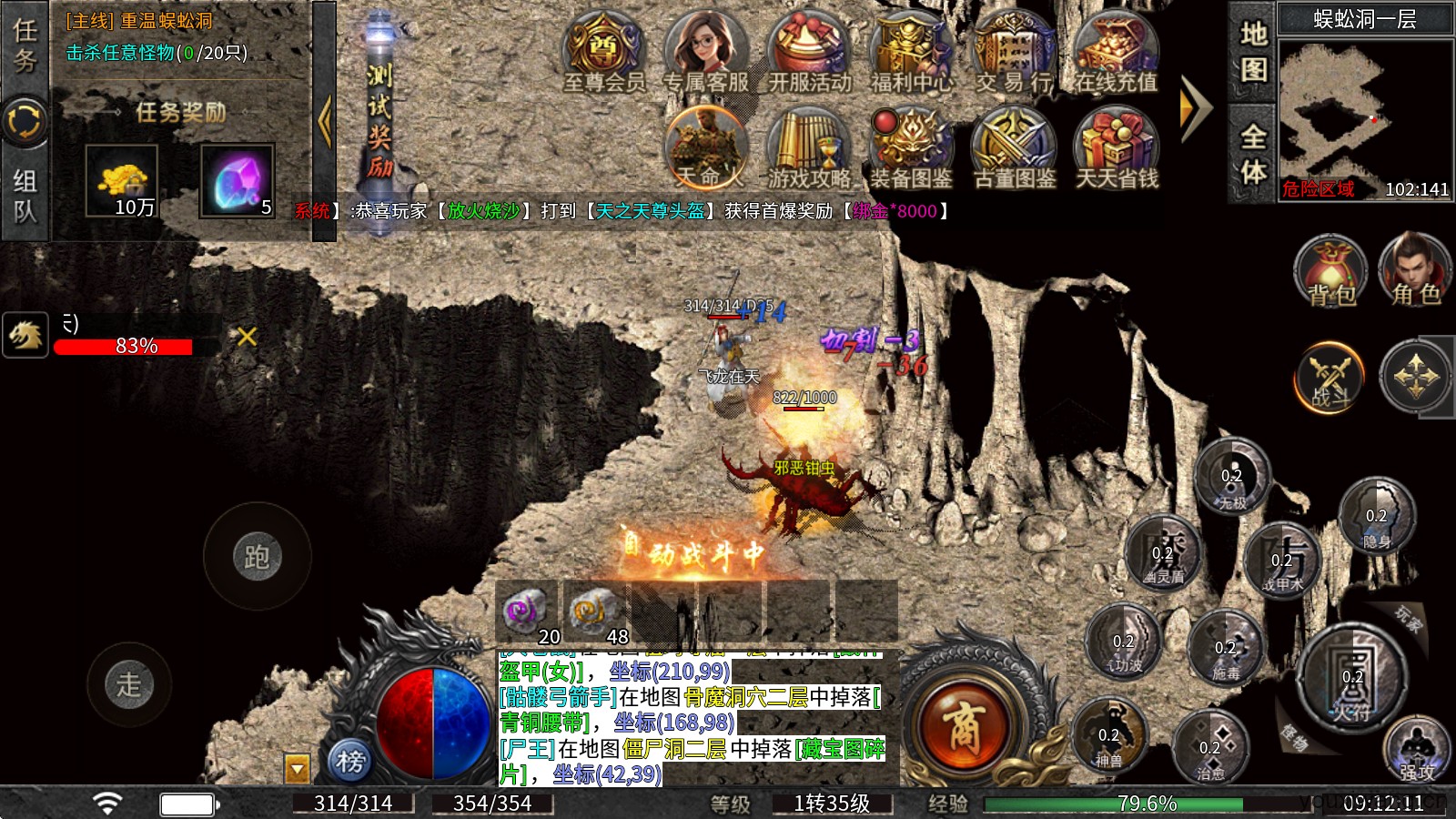Open the 榜 ranking button
Image resolution: width=1456 pixels, height=819 pixels.
click(350, 761)
